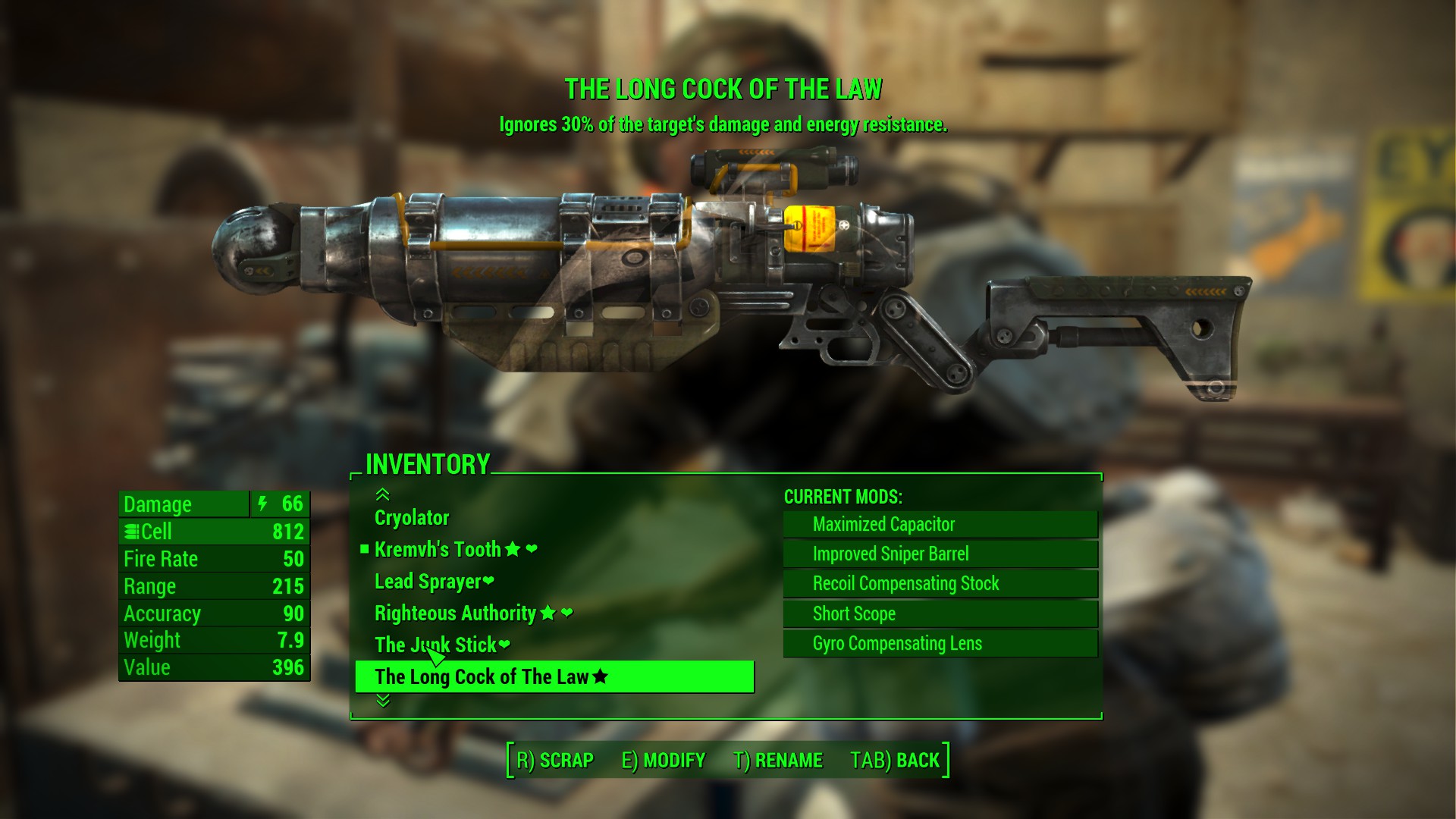1456x819 pixels.
Task: Select the Recoil Compensating Stock mod
Action: [x=940, y=584]
